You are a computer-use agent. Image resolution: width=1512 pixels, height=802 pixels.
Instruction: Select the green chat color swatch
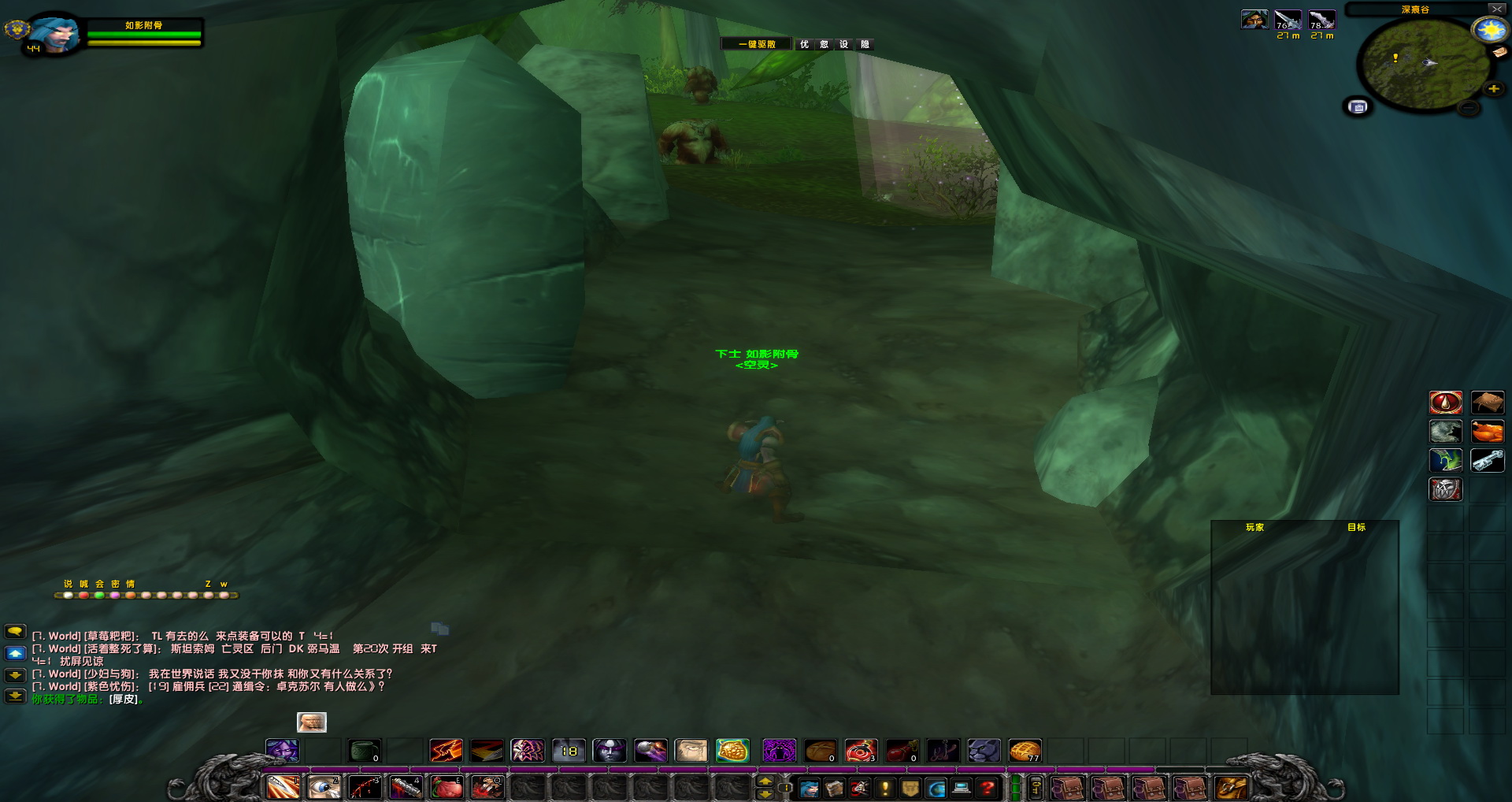pyautogui.click(x=100, y=596)
